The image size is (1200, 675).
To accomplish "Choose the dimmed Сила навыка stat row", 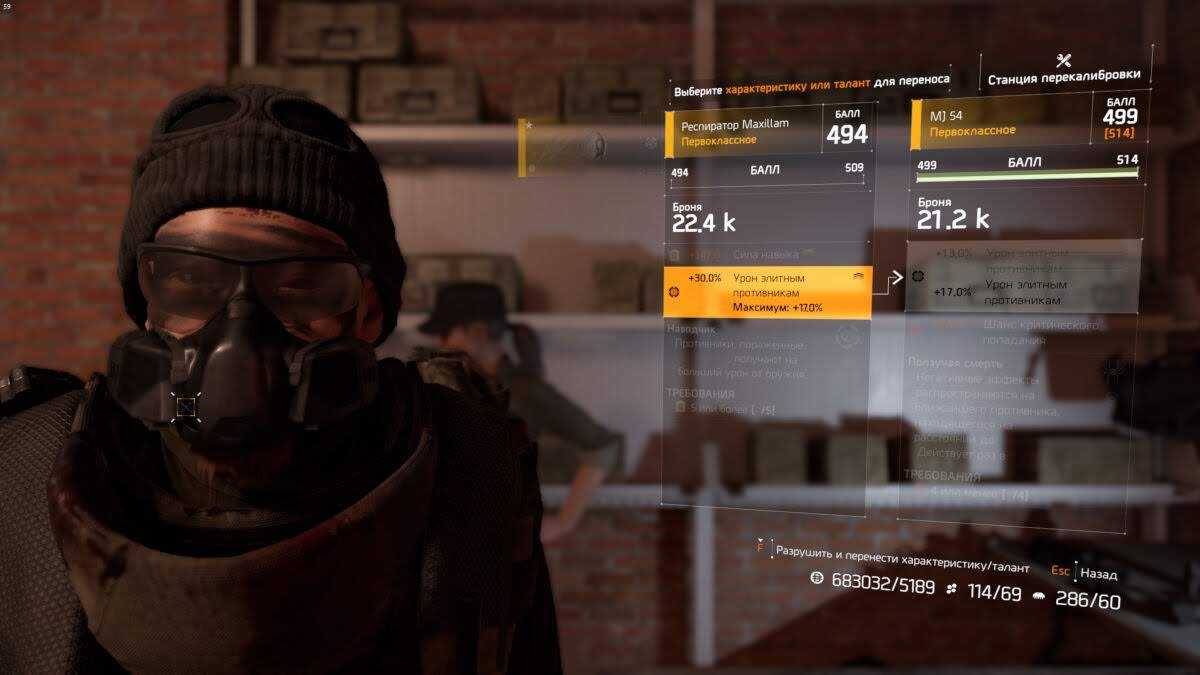I will click(x=767, y=255).
